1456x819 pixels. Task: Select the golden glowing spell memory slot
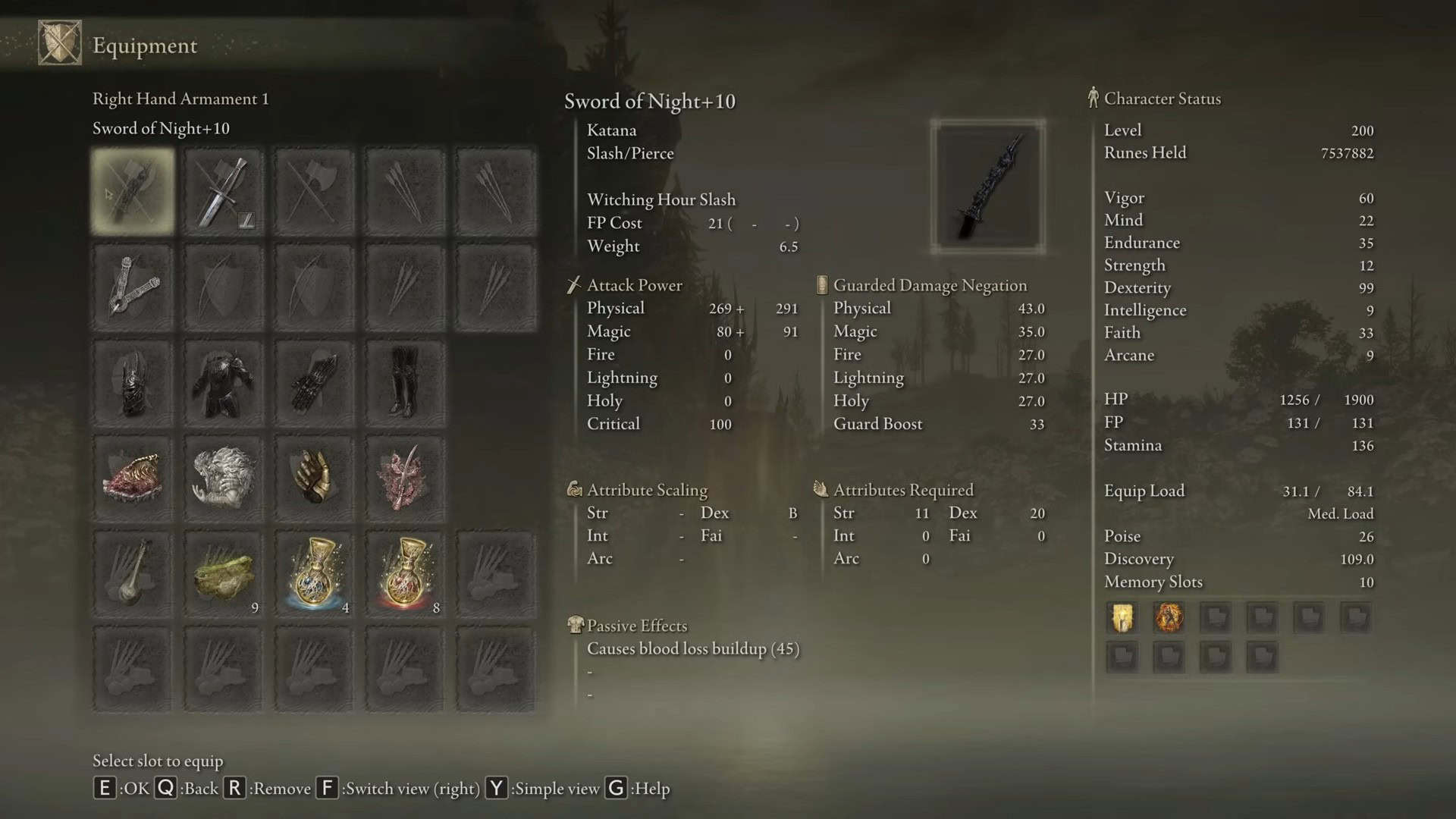pos(1122,617)
